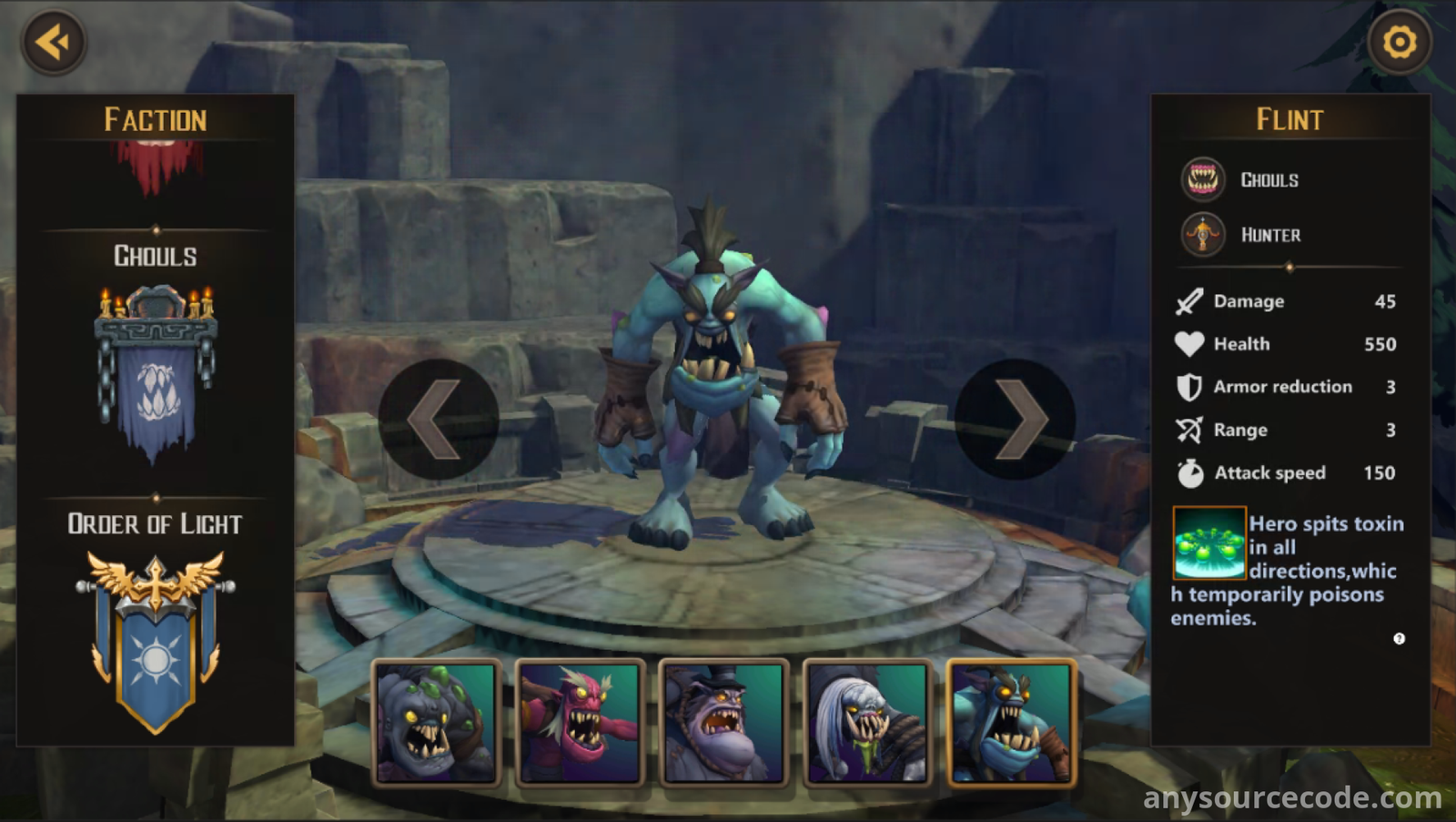1456x822 pixels.
Task: Go back using the arrow button
Action: click(54, 42)
